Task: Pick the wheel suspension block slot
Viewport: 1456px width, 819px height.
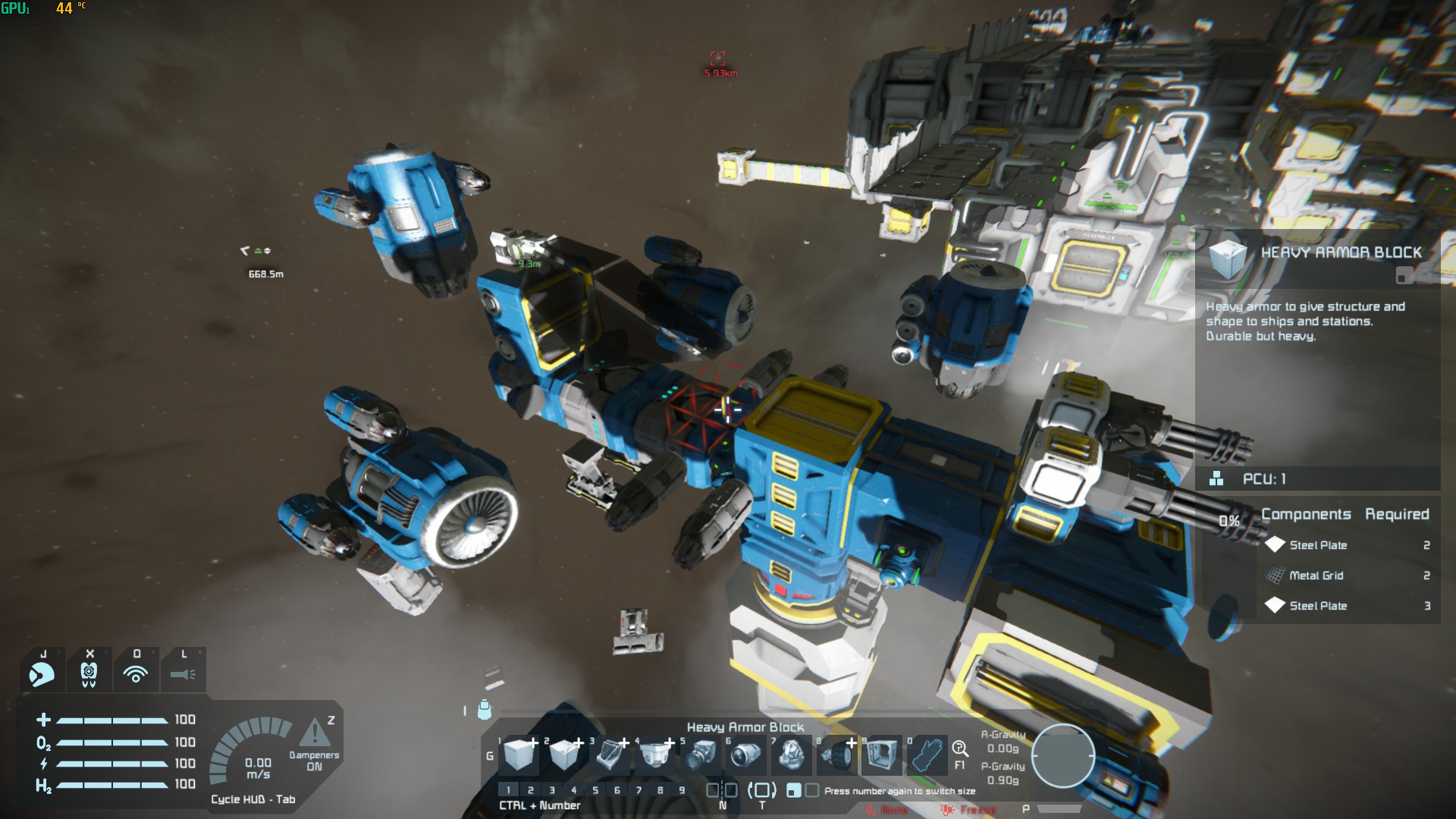Action: point(836,755)
